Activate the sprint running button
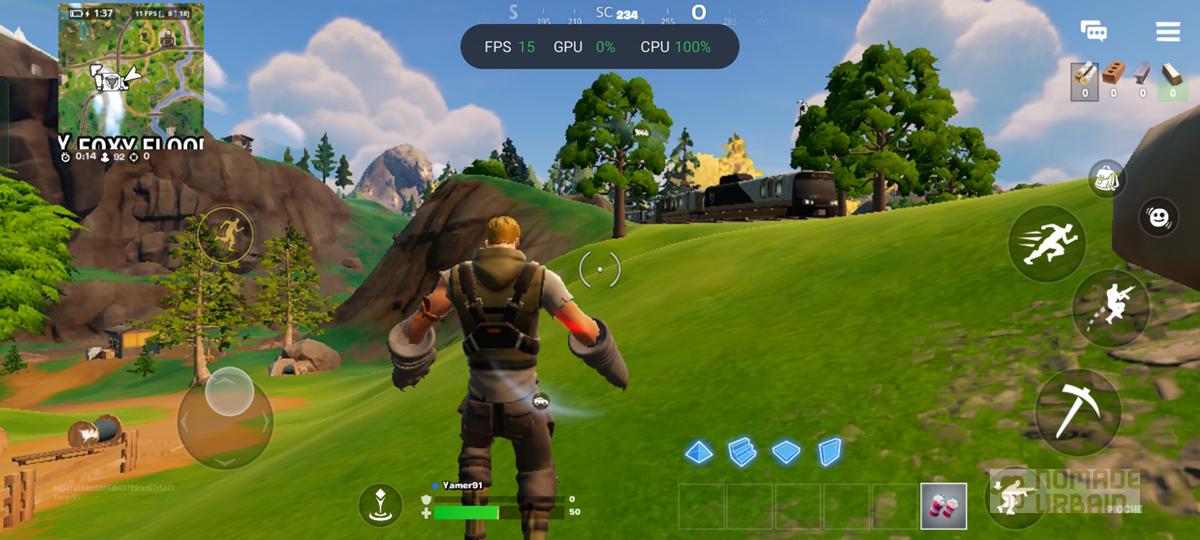This screenshot has width=1200, height=540. (1046, 243)
